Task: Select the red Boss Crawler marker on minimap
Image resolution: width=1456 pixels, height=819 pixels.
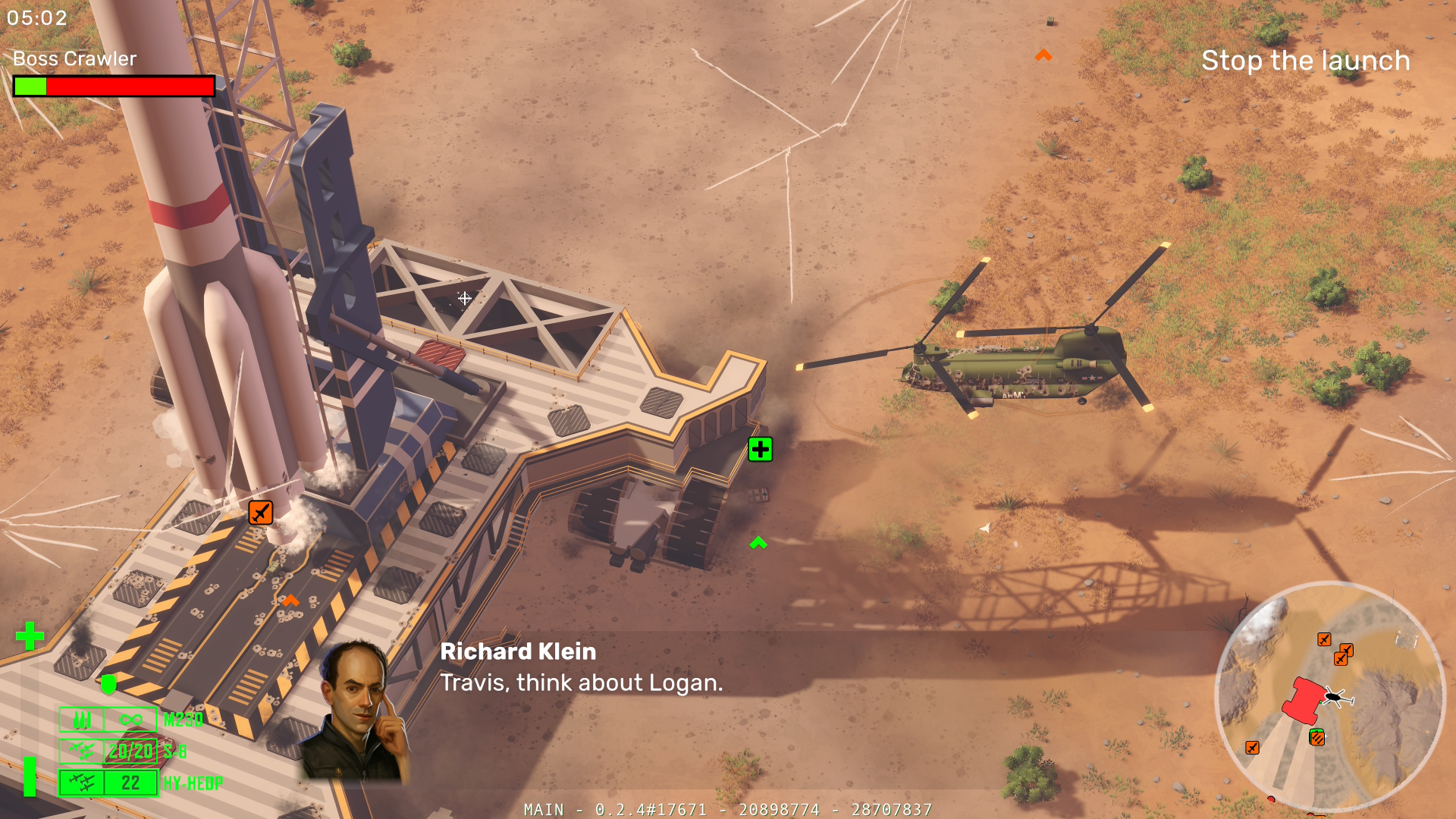Action: click(x=1304, y=699)
